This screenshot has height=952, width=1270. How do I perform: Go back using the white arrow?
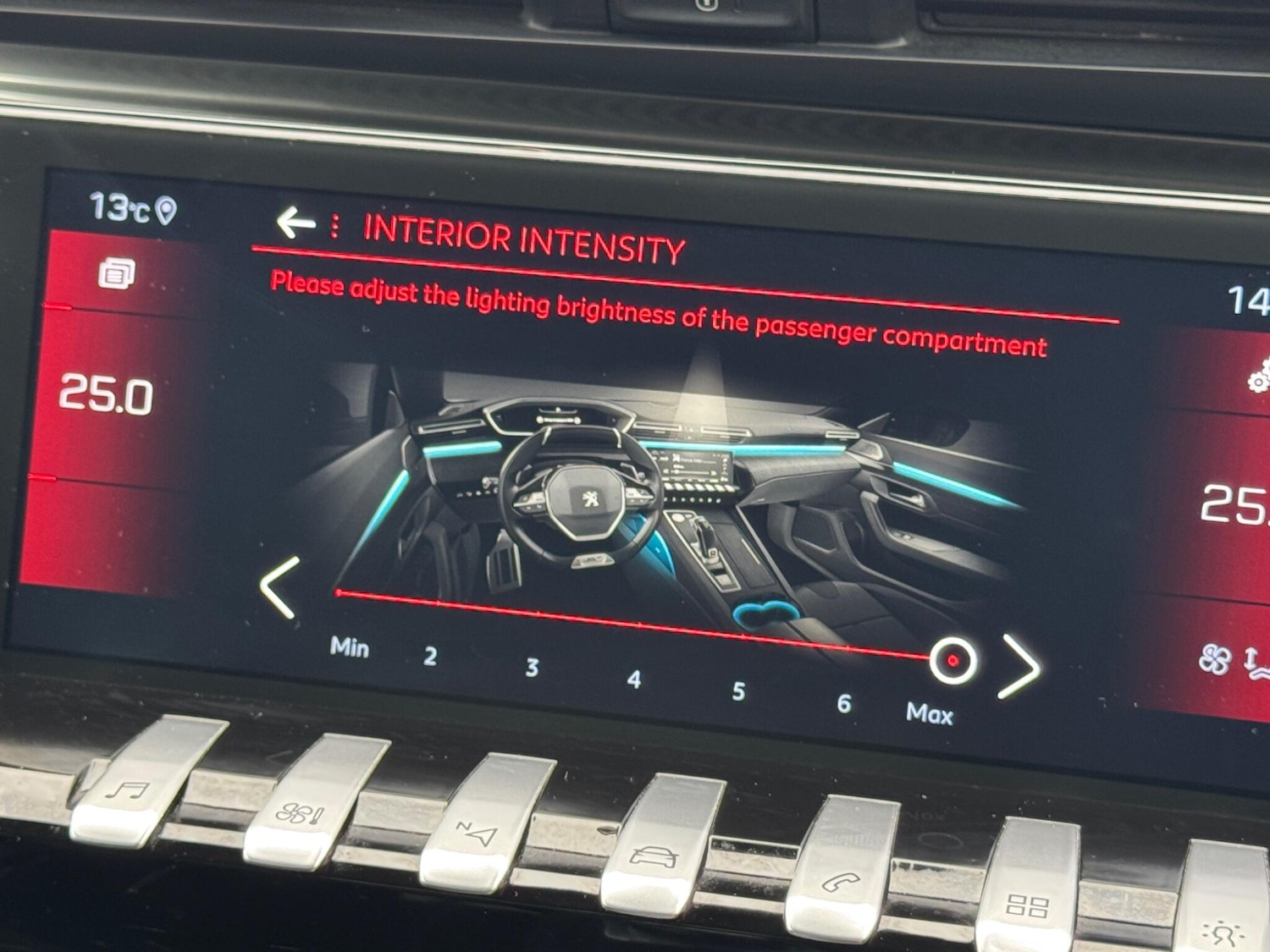point(295,223)
